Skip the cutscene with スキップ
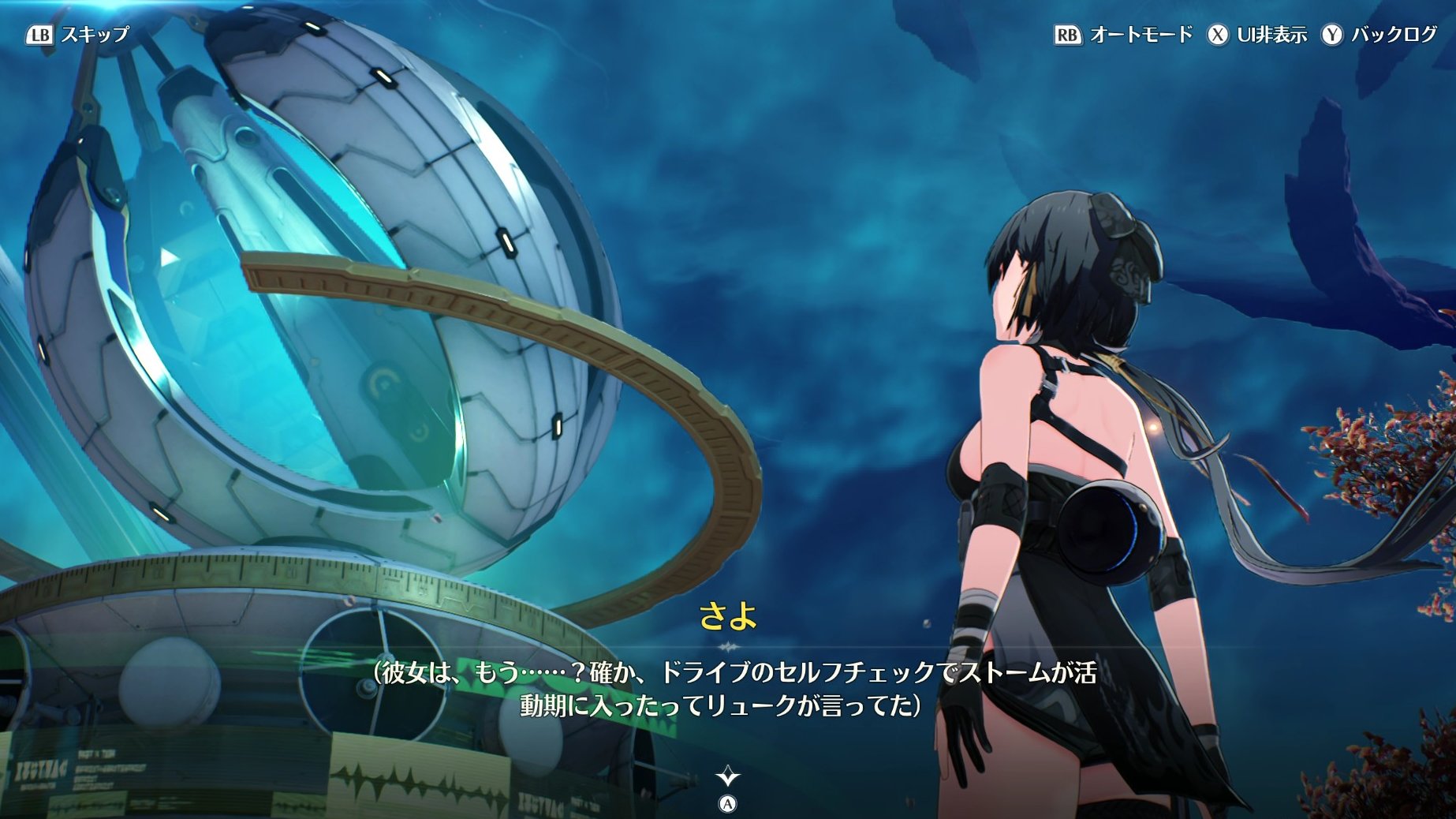Screen dimensions: 1456x819 [77, 35]
